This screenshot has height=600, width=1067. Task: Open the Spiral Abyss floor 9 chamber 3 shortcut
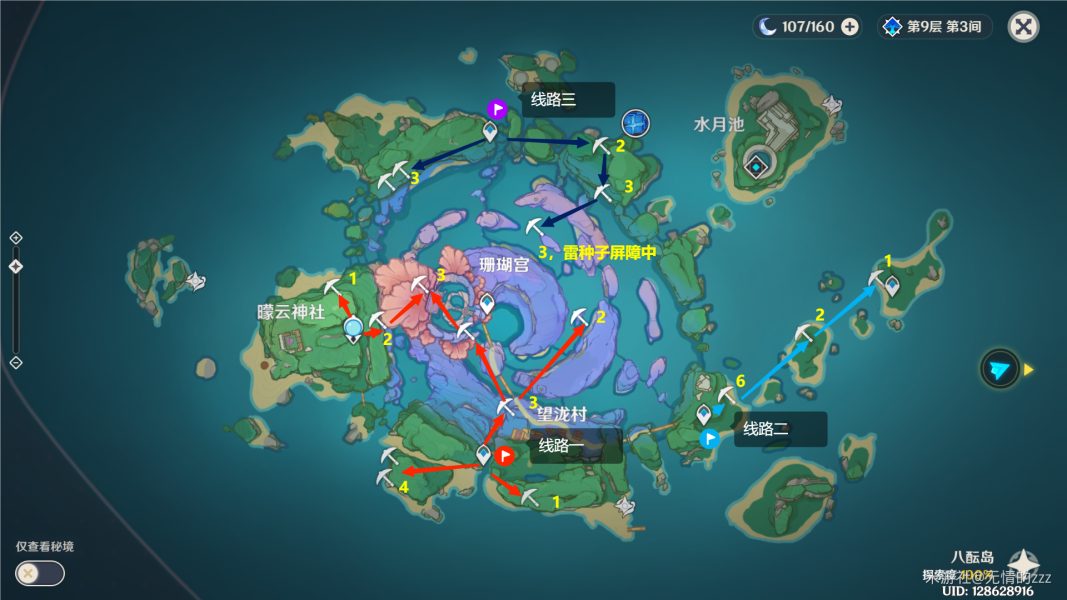934,27
